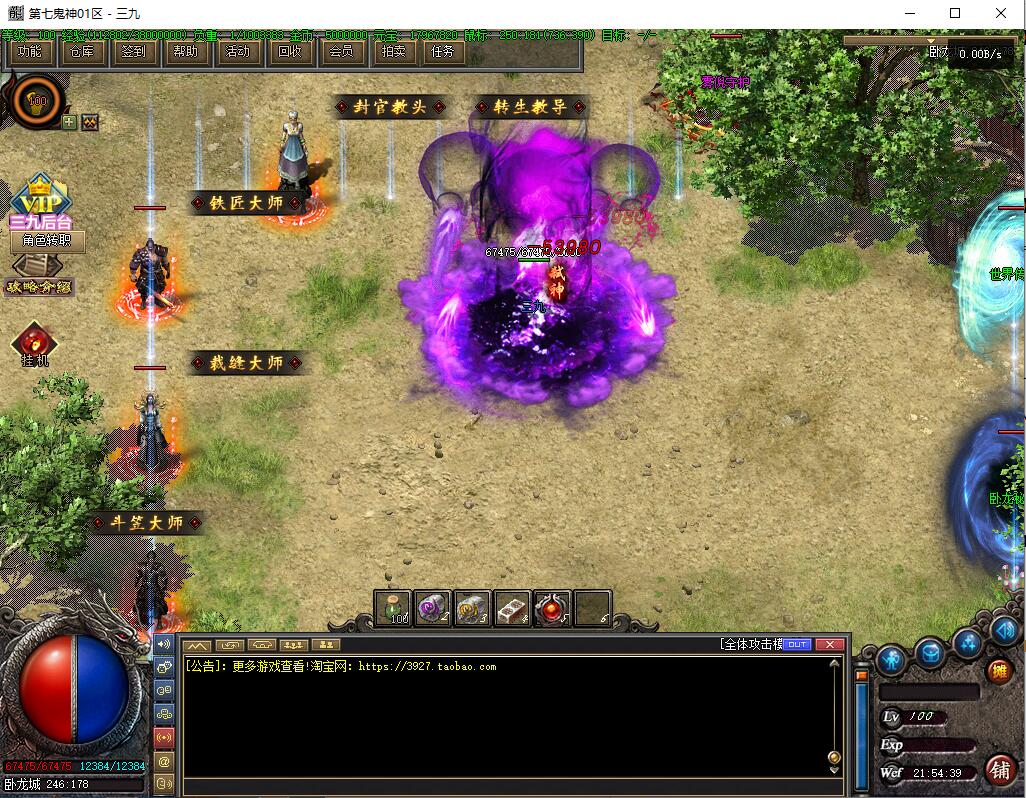Open the 功能 menu button
This screenshot has height=798, width=1026.
[x=30, y=52]
